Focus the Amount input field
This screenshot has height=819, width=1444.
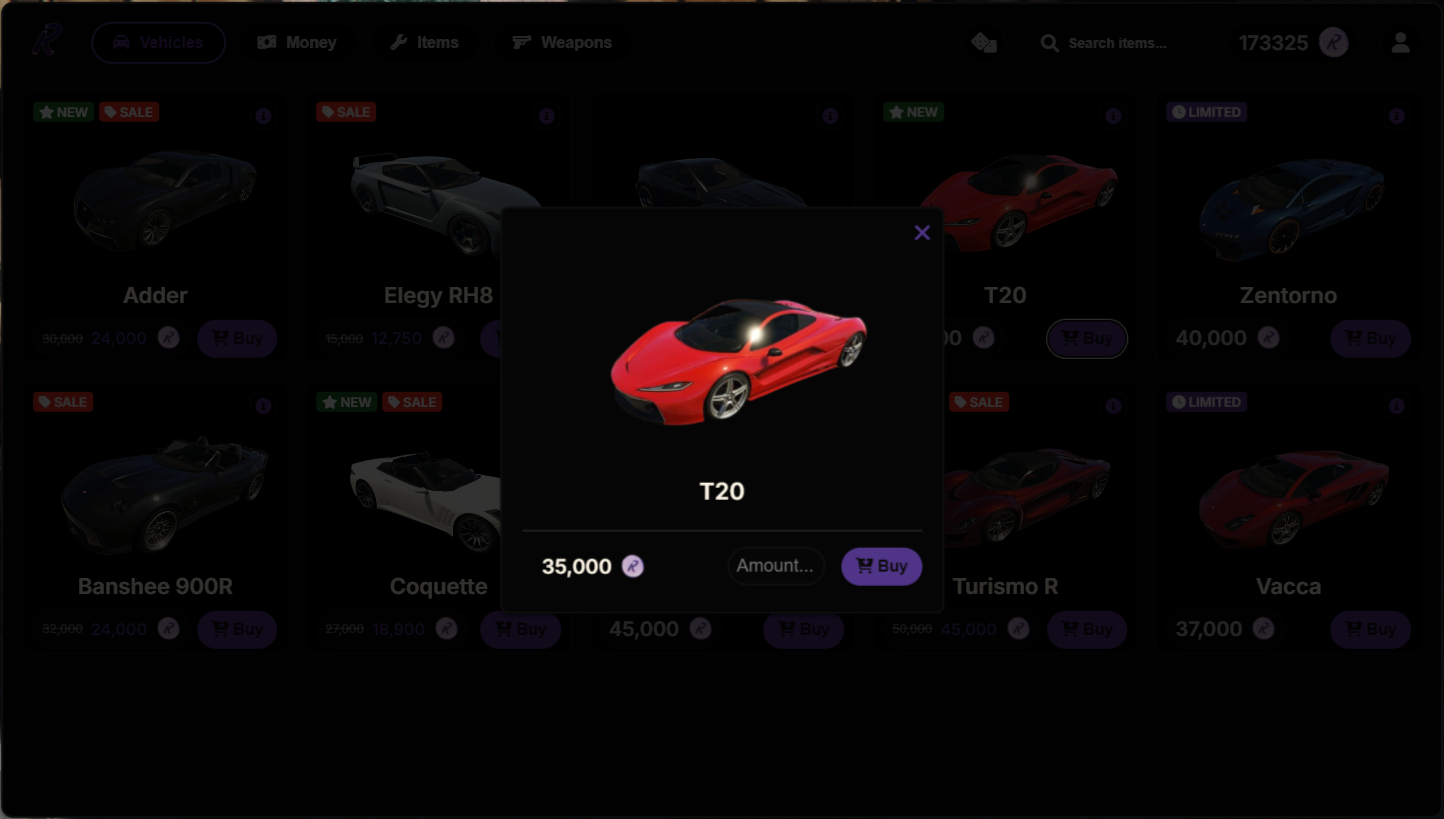(775, 566)
